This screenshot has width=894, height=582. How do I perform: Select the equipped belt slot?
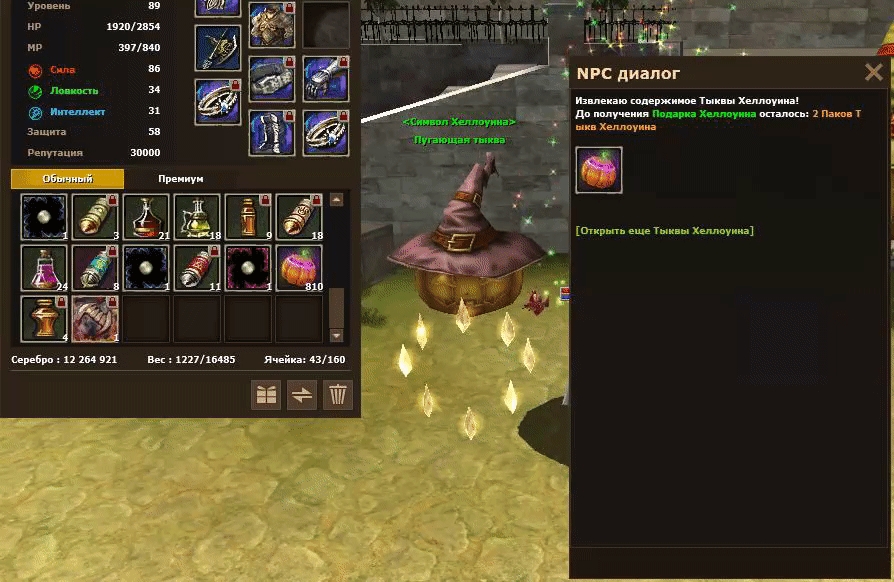coord(271,78)
